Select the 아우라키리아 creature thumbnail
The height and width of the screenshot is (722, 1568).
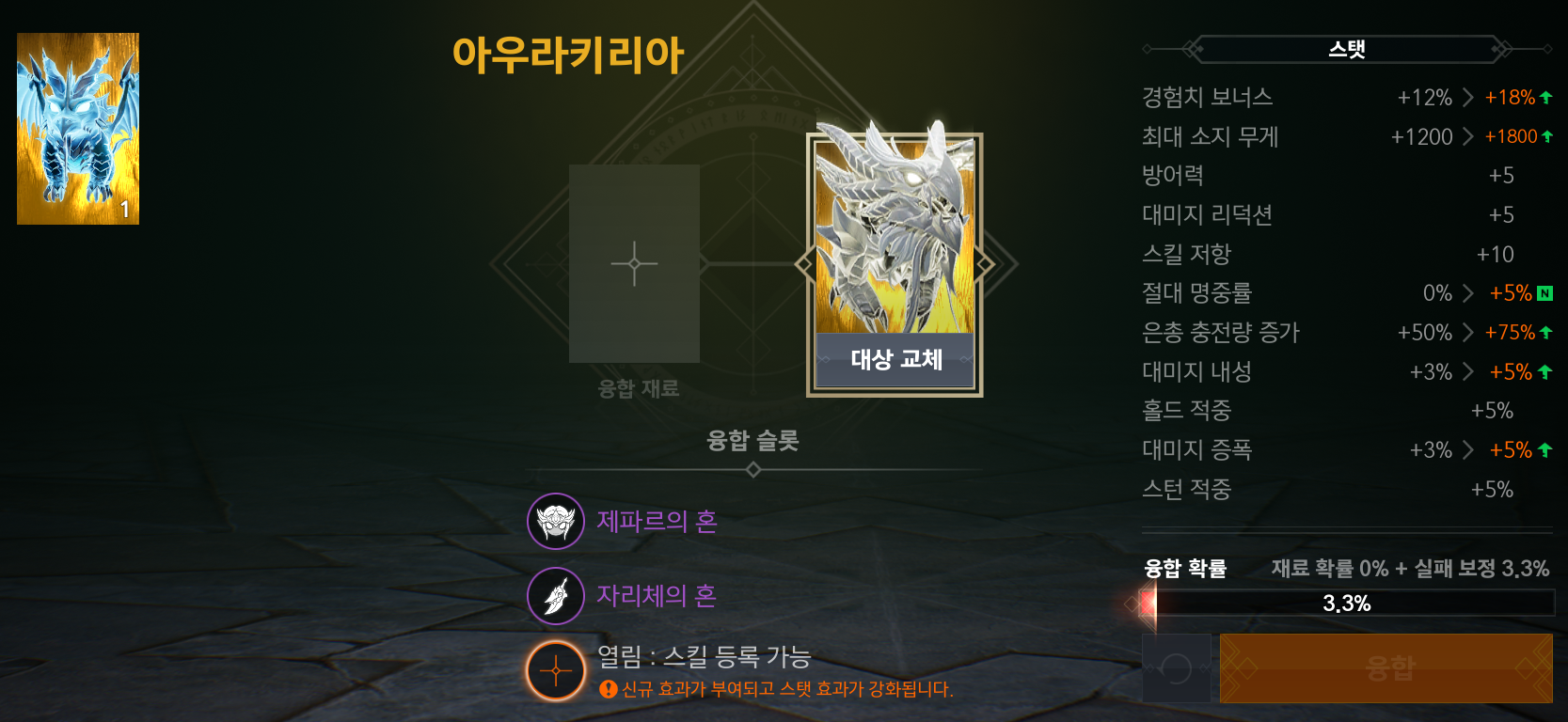[78, 129]
